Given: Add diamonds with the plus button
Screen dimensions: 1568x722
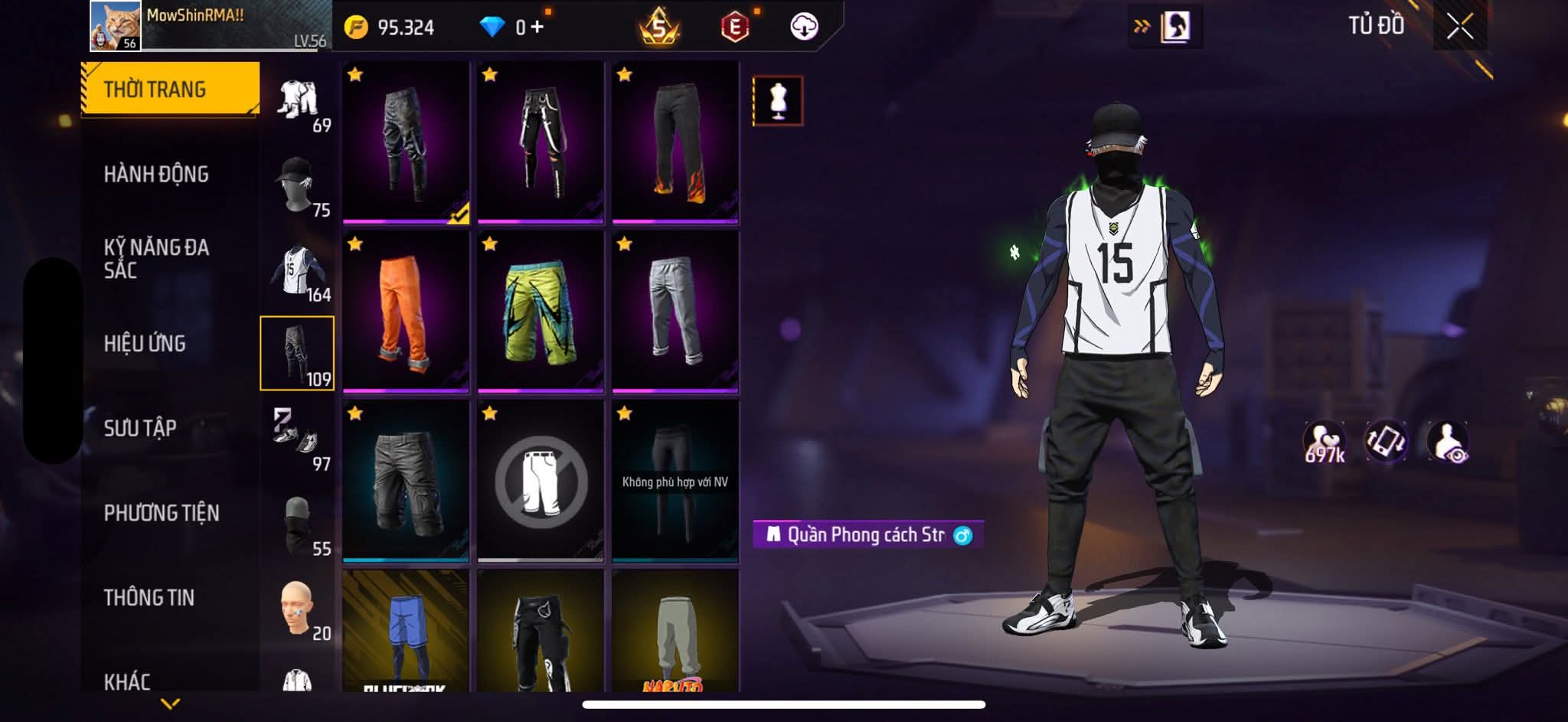Looking at the screenshot, I should click(537, 28).
